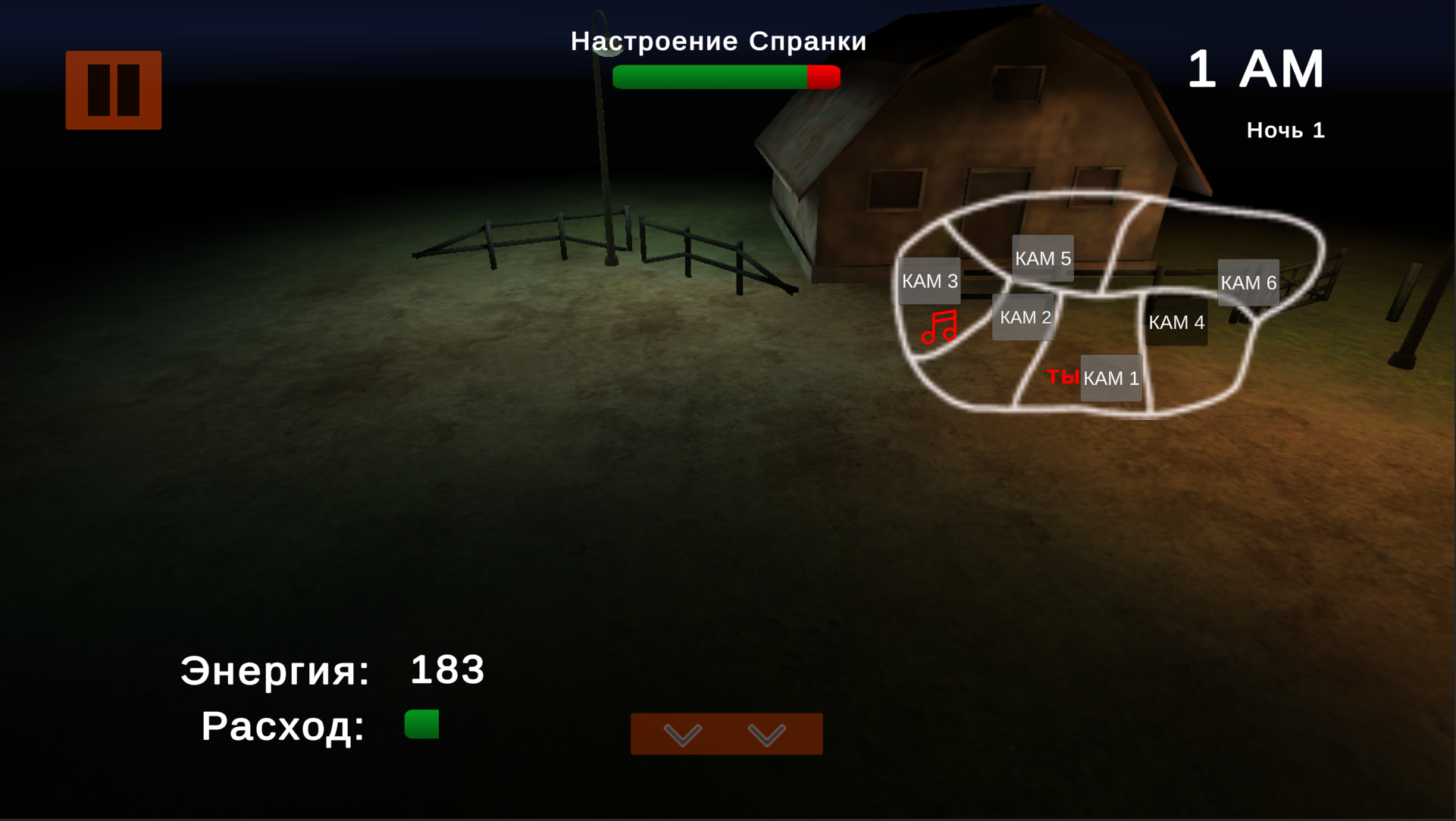Open camera KAM 1

pyautogui.click(x=1111, y=378)
